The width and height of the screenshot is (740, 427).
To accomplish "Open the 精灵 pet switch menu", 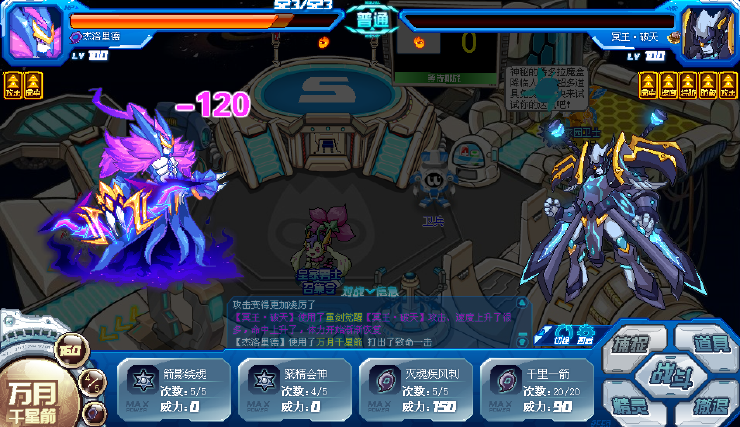I will tap(630, 406).
